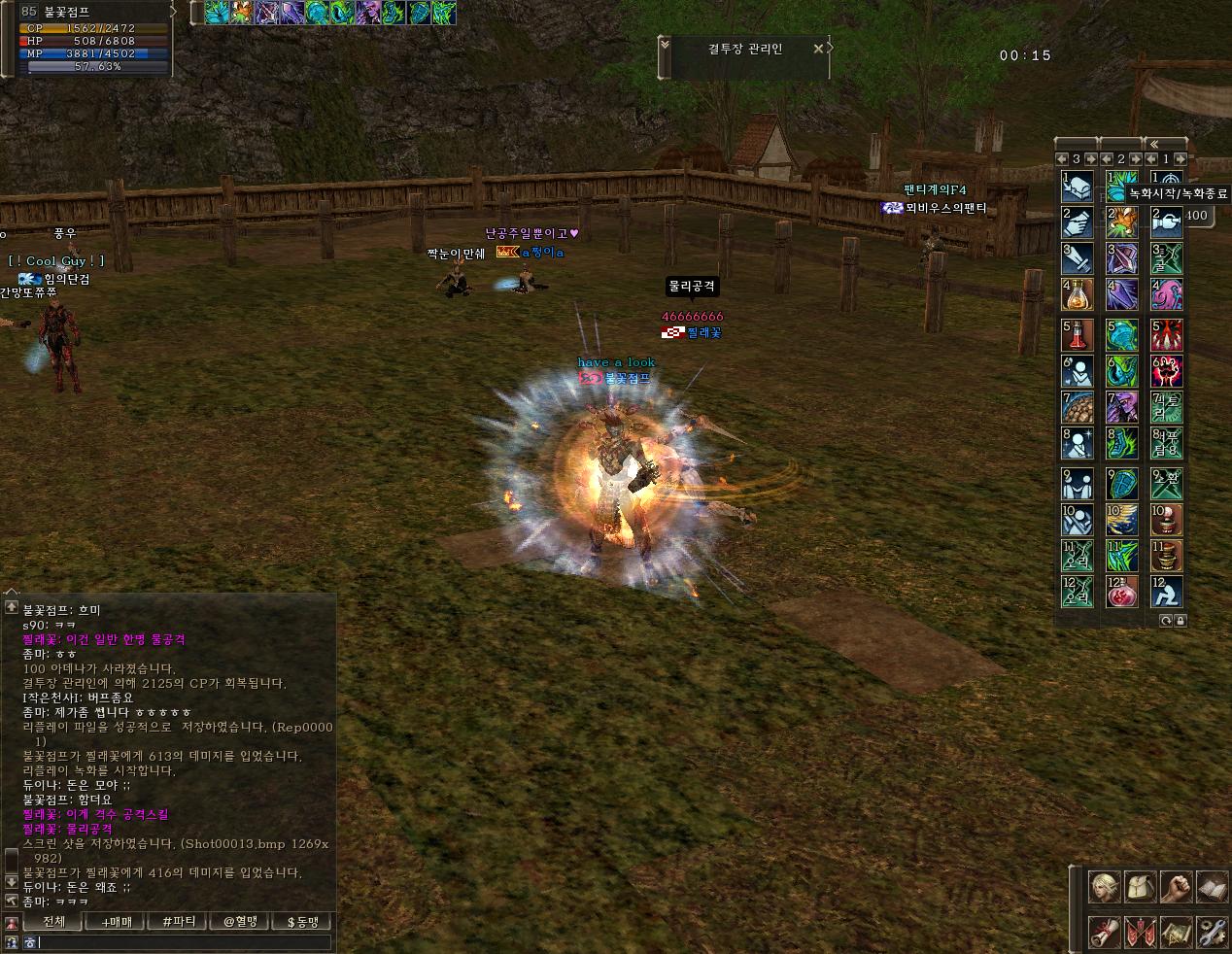This screenshot has height=954, width=1232.
Task: Collapse the extra hotbars with double-arrow button
Action: click(1154, 144)
